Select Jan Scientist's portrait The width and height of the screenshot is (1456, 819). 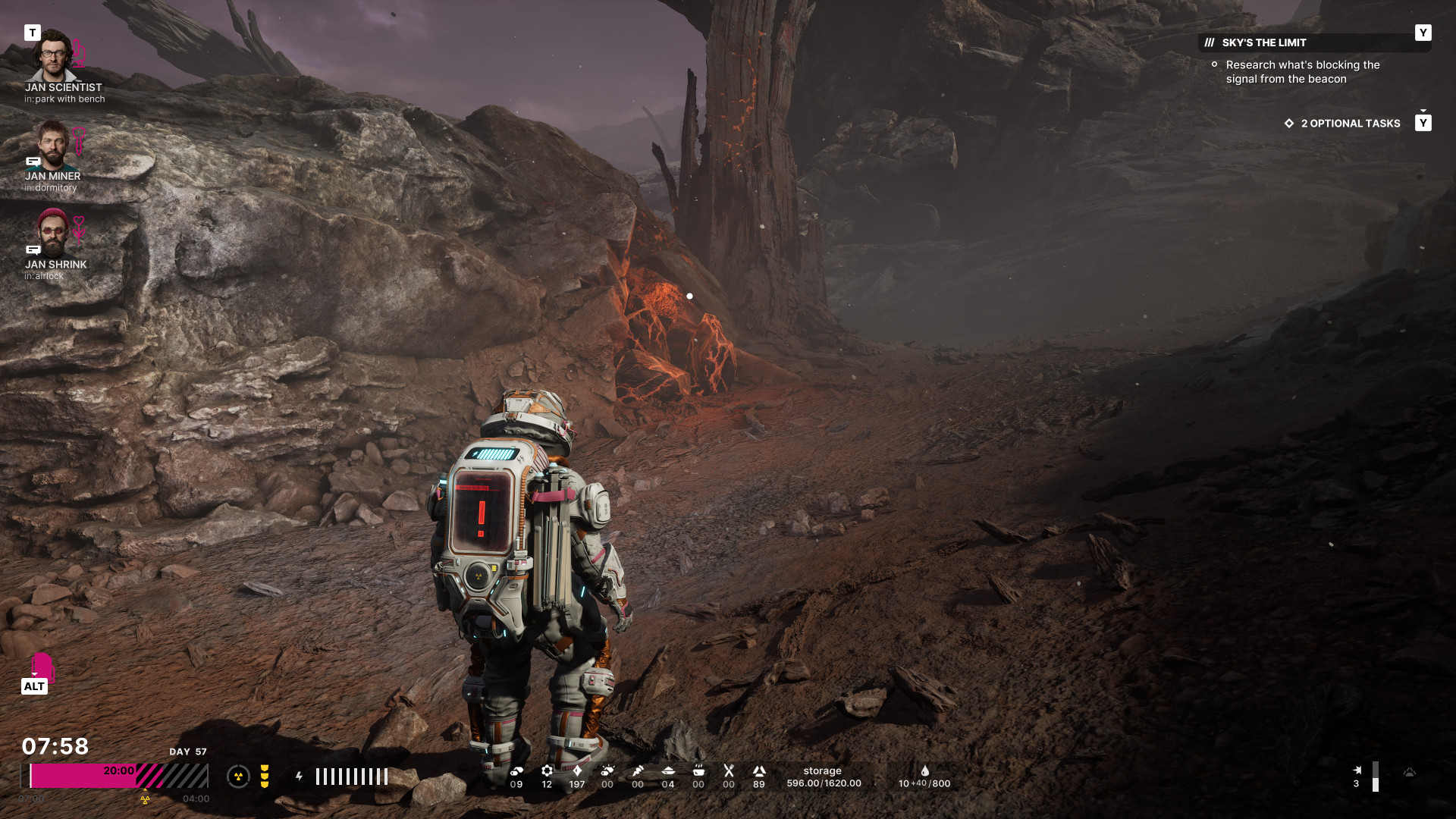tap(52, 56)
